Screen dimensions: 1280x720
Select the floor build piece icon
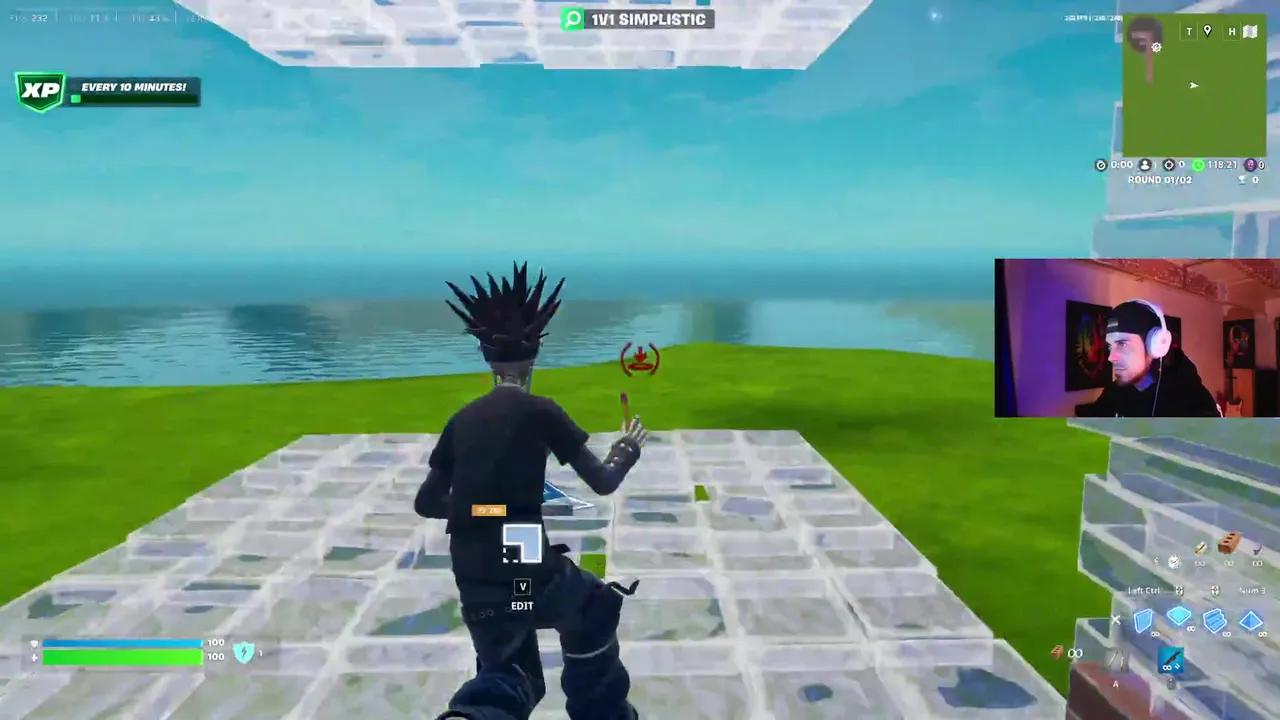point(1179,616)
